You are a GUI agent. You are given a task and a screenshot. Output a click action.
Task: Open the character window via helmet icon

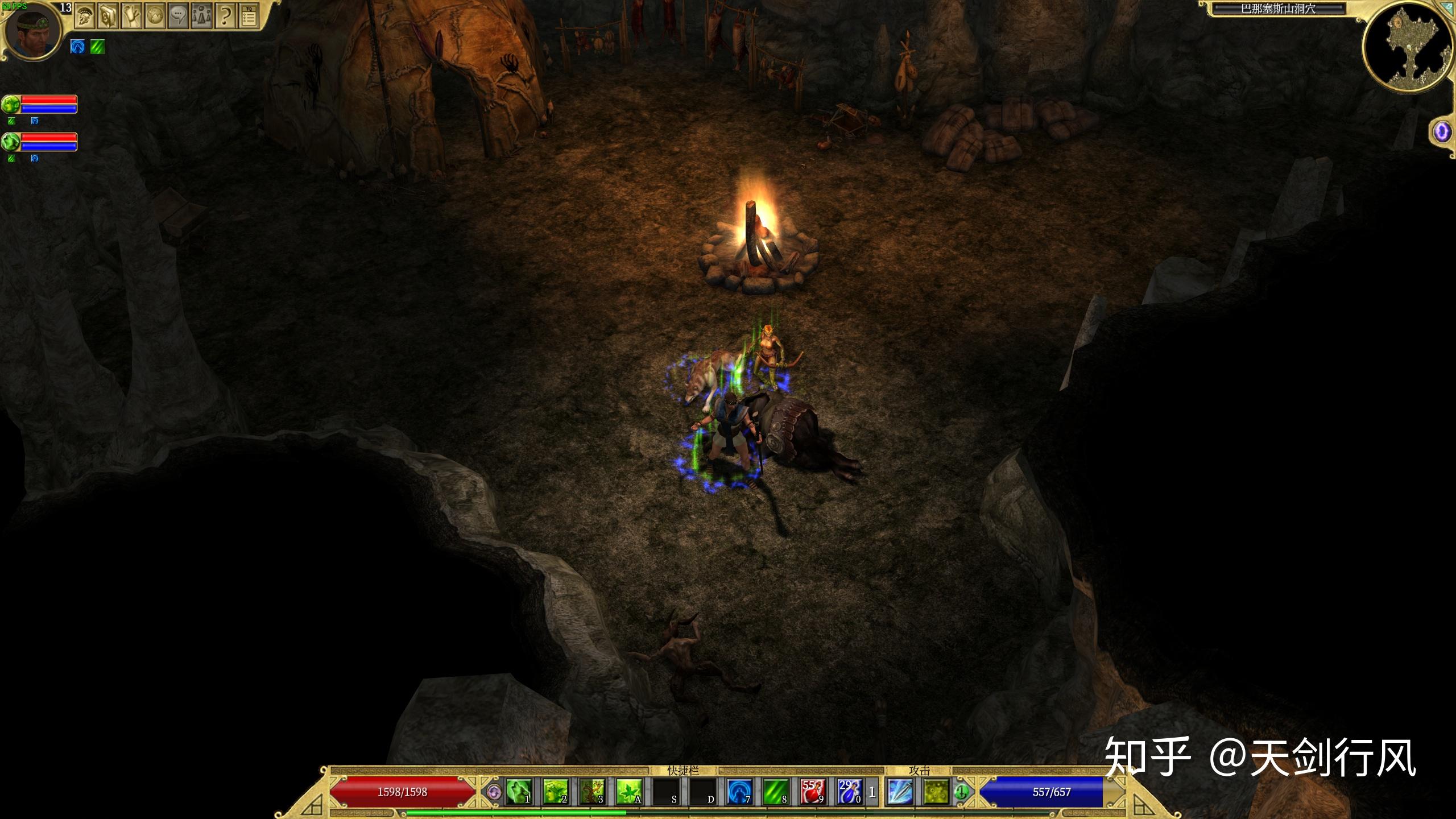[x=85, y=16]
